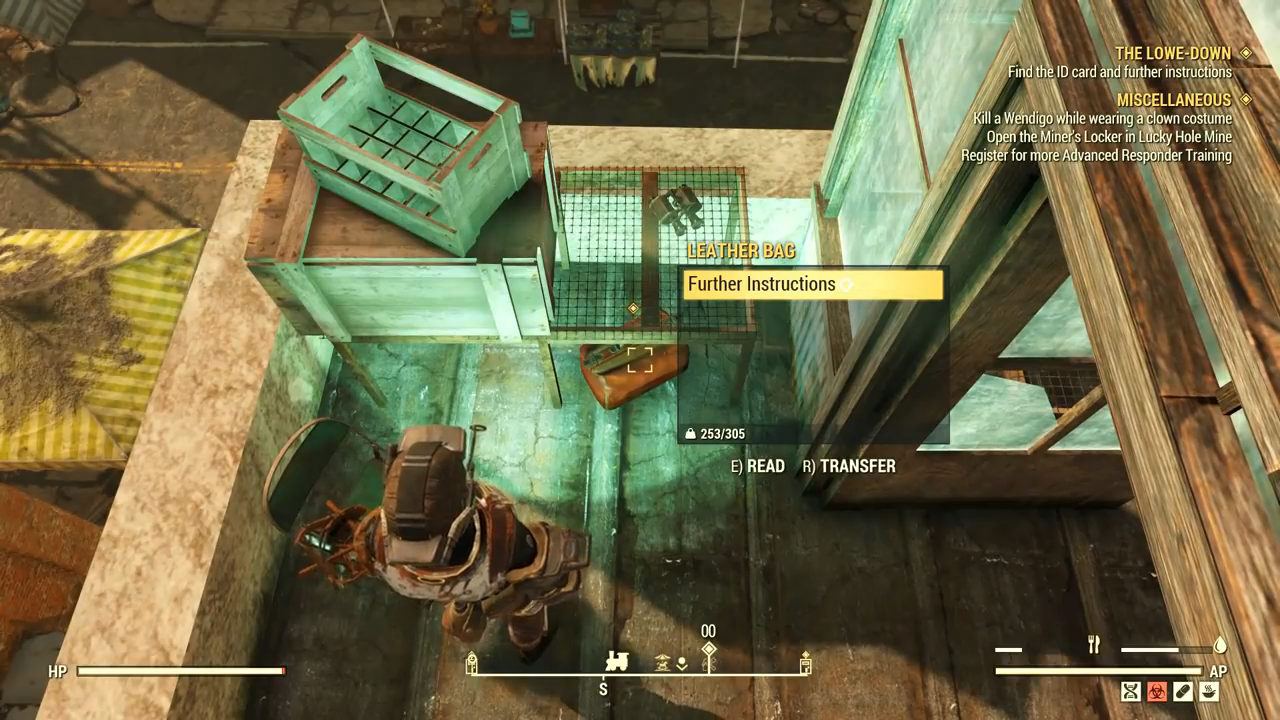Select the Find the ID card objective
This screenshot has width=1280, height=720.
(1119, 72)
